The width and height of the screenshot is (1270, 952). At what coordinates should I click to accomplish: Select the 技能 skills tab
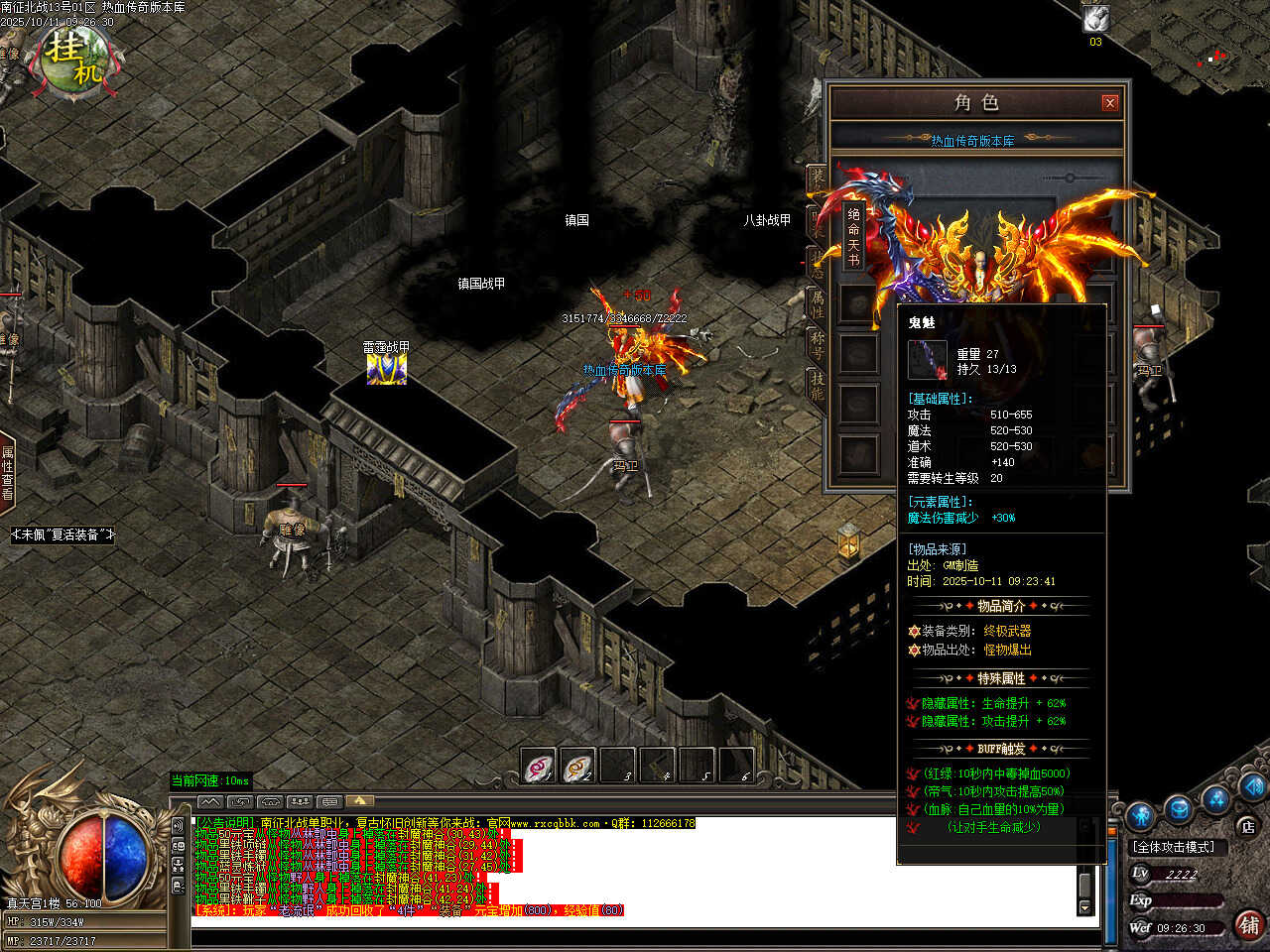coord(817,385)
